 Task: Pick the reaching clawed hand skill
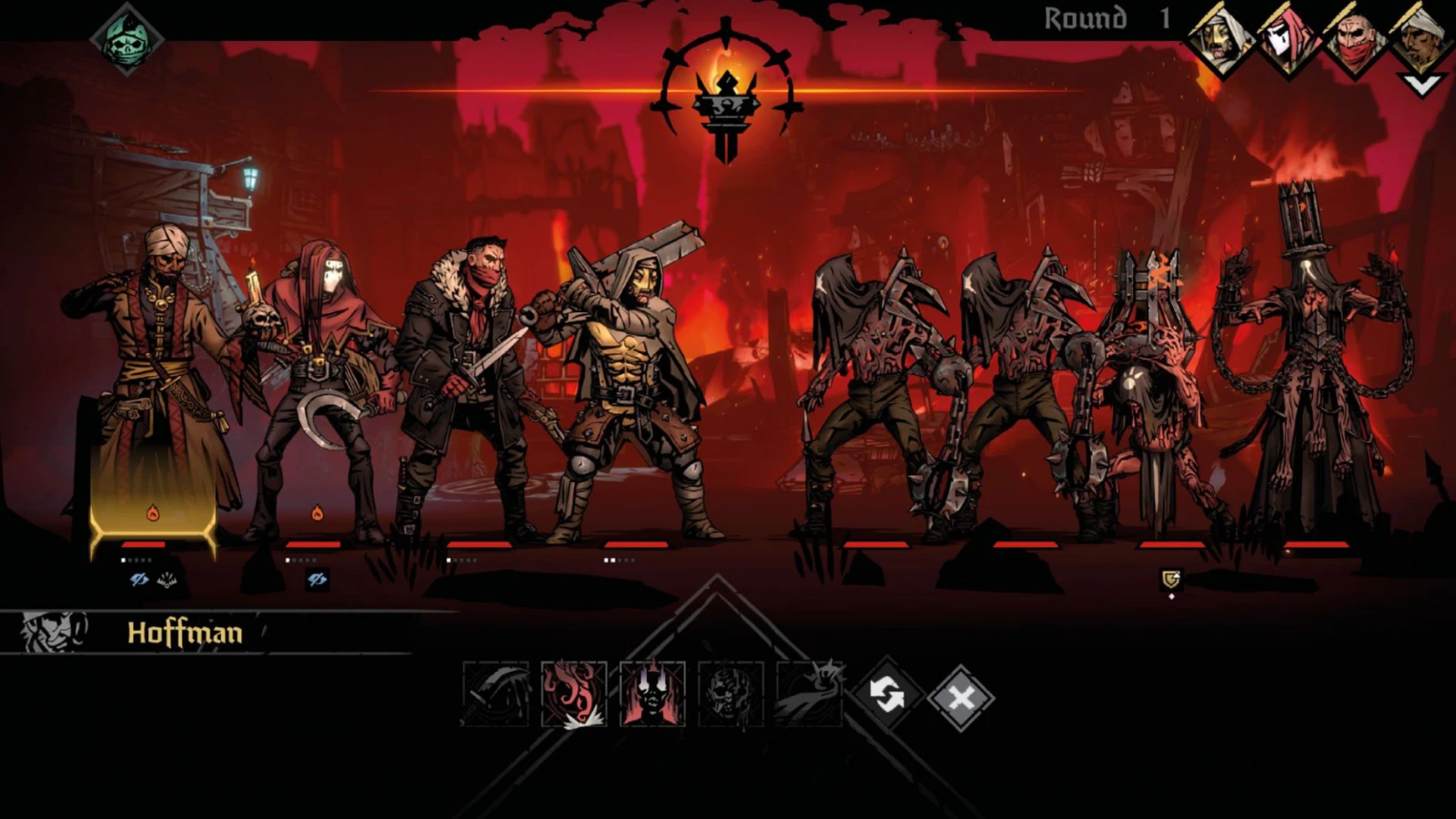click(x=809, y=694)
